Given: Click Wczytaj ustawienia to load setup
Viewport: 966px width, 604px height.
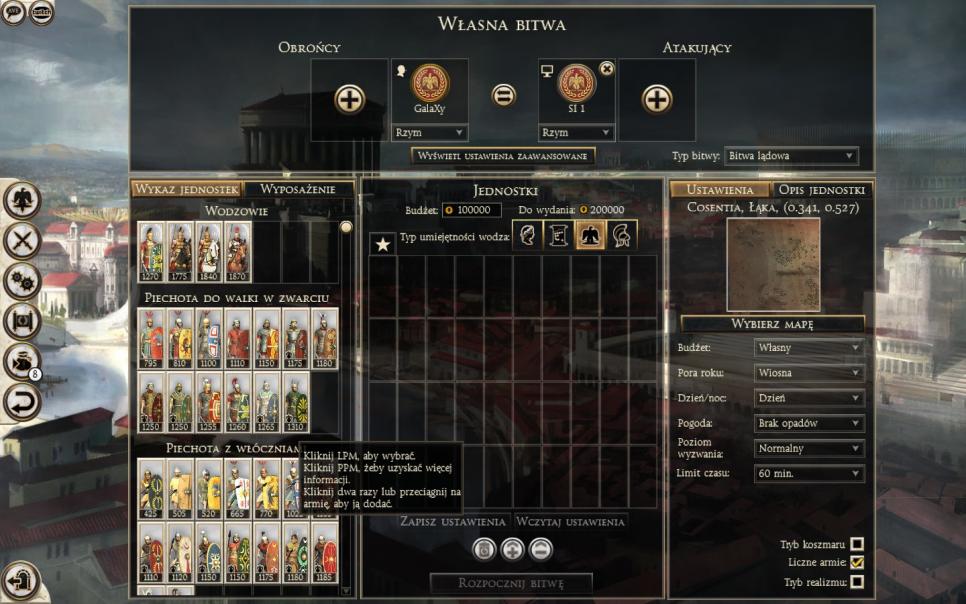Looking at the screenshot, I should point(571,522).
